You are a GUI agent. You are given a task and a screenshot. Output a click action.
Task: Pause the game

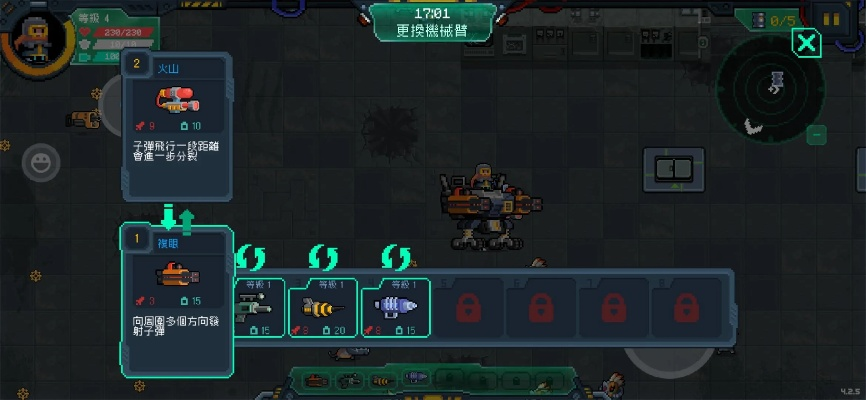pyautogui.click(x=831, y=19)
